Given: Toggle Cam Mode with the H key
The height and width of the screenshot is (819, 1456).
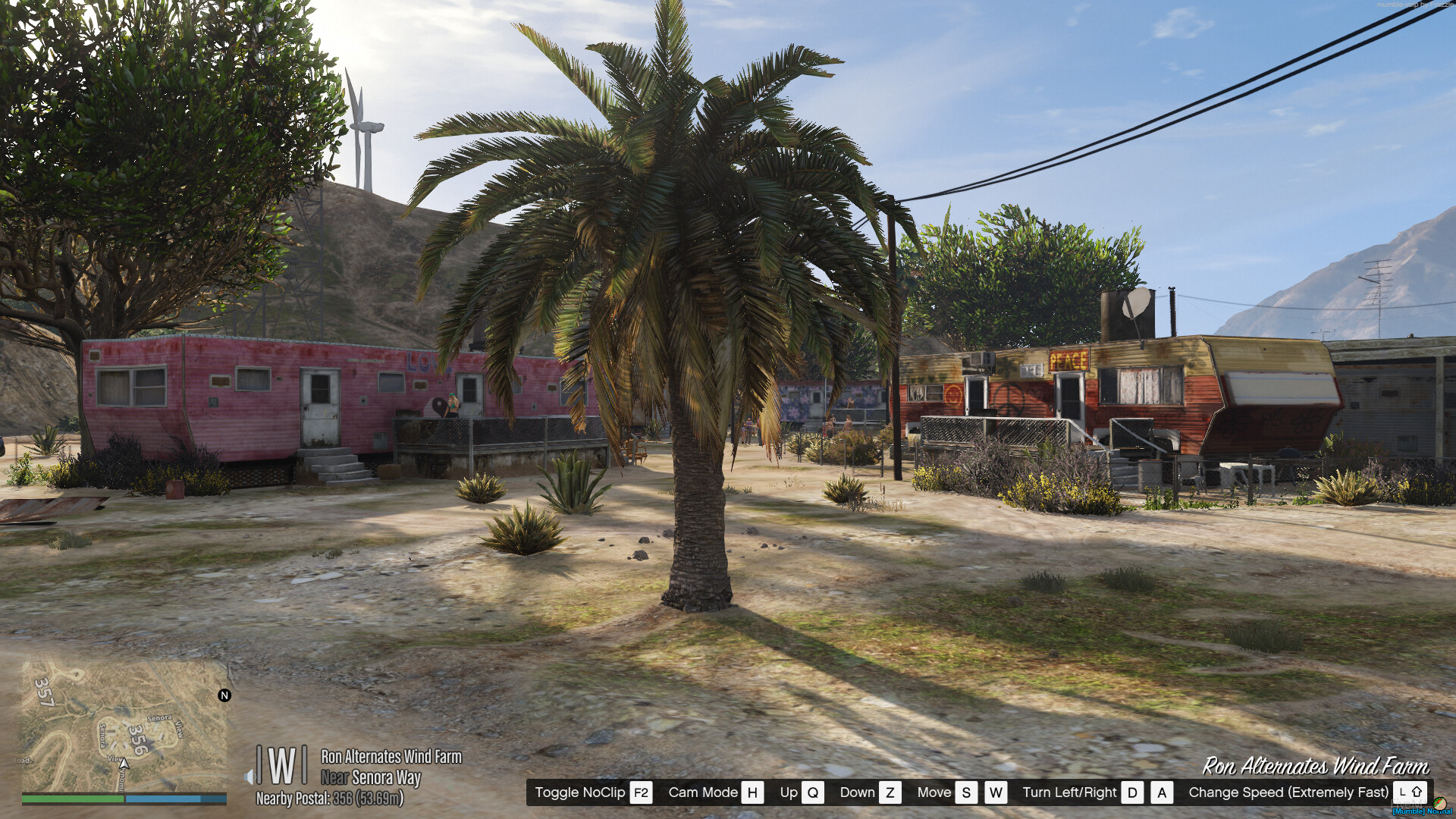Looking at the screenshot, I should 752,792.
